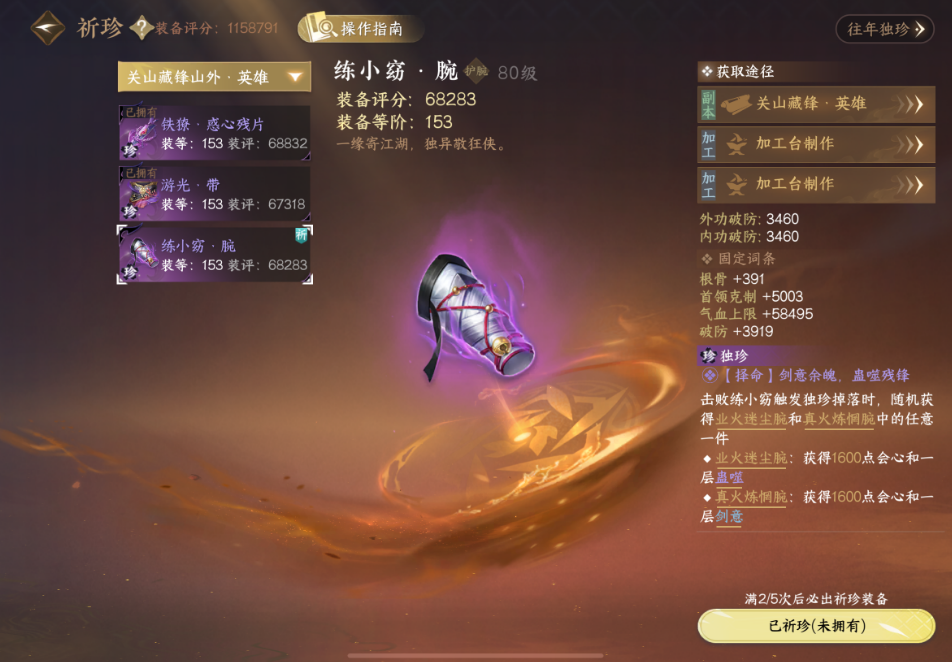Open the 操作指南 guide
This screenshot has width=952, height=662.
(x=360, y=29)
